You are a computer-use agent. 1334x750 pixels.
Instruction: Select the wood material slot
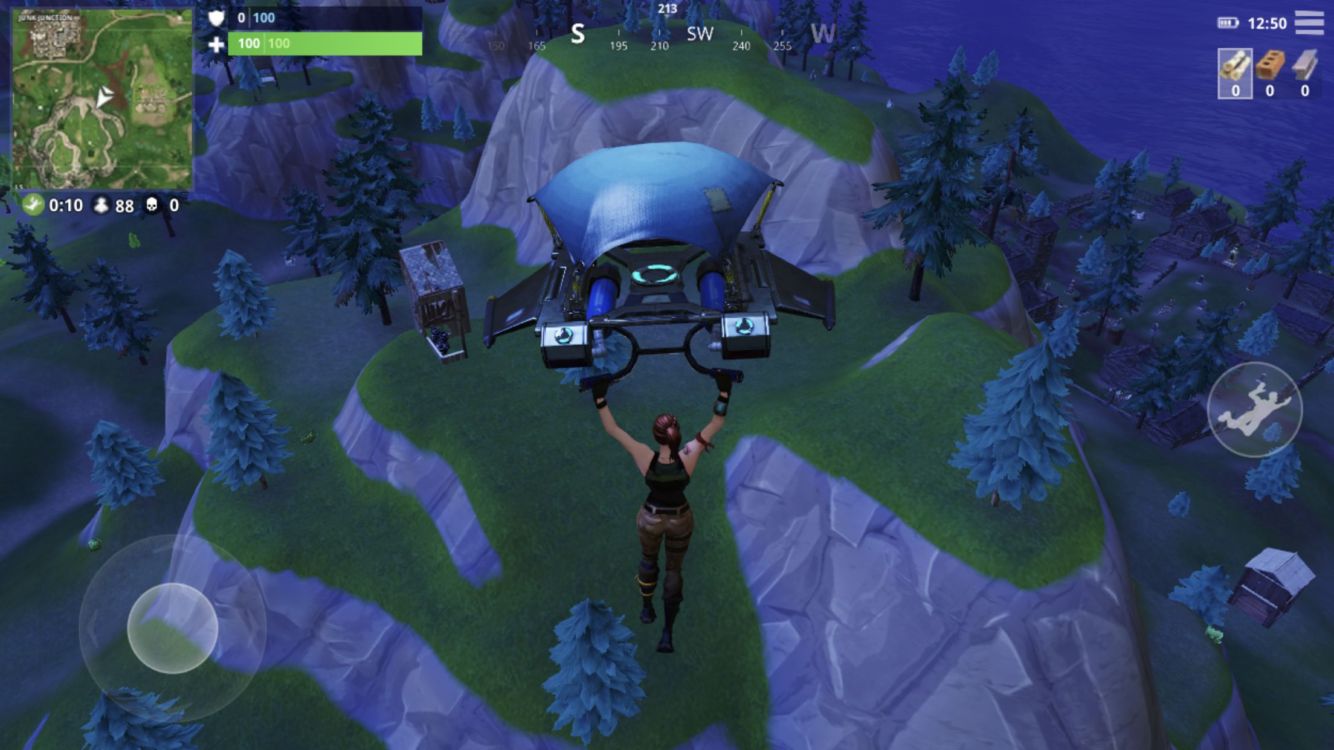tap(1235, 73)
